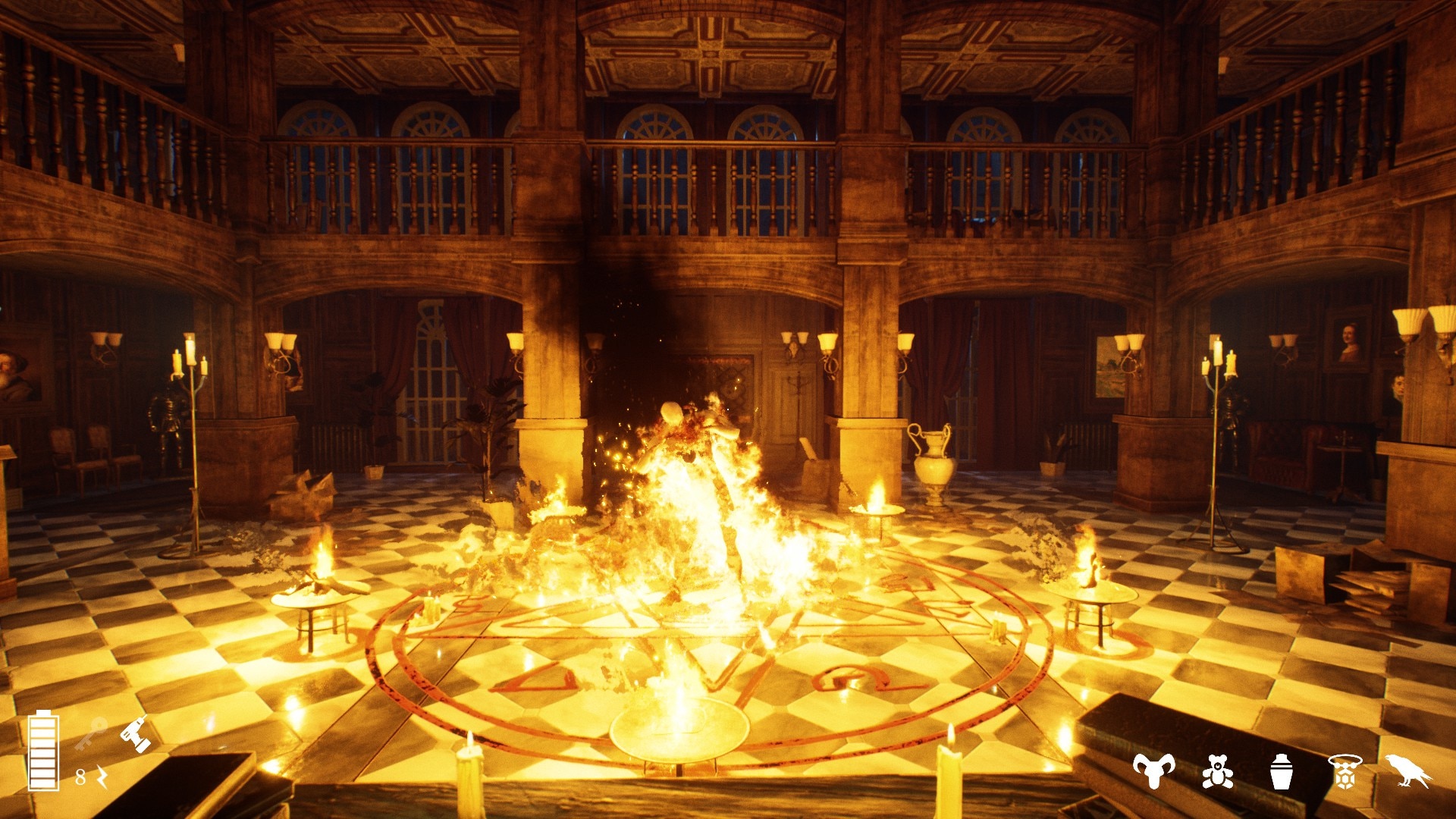The width and height of the screenshot is (1456, 819).
Task: Select the ram skull item icon
Action: point(1153,770)
